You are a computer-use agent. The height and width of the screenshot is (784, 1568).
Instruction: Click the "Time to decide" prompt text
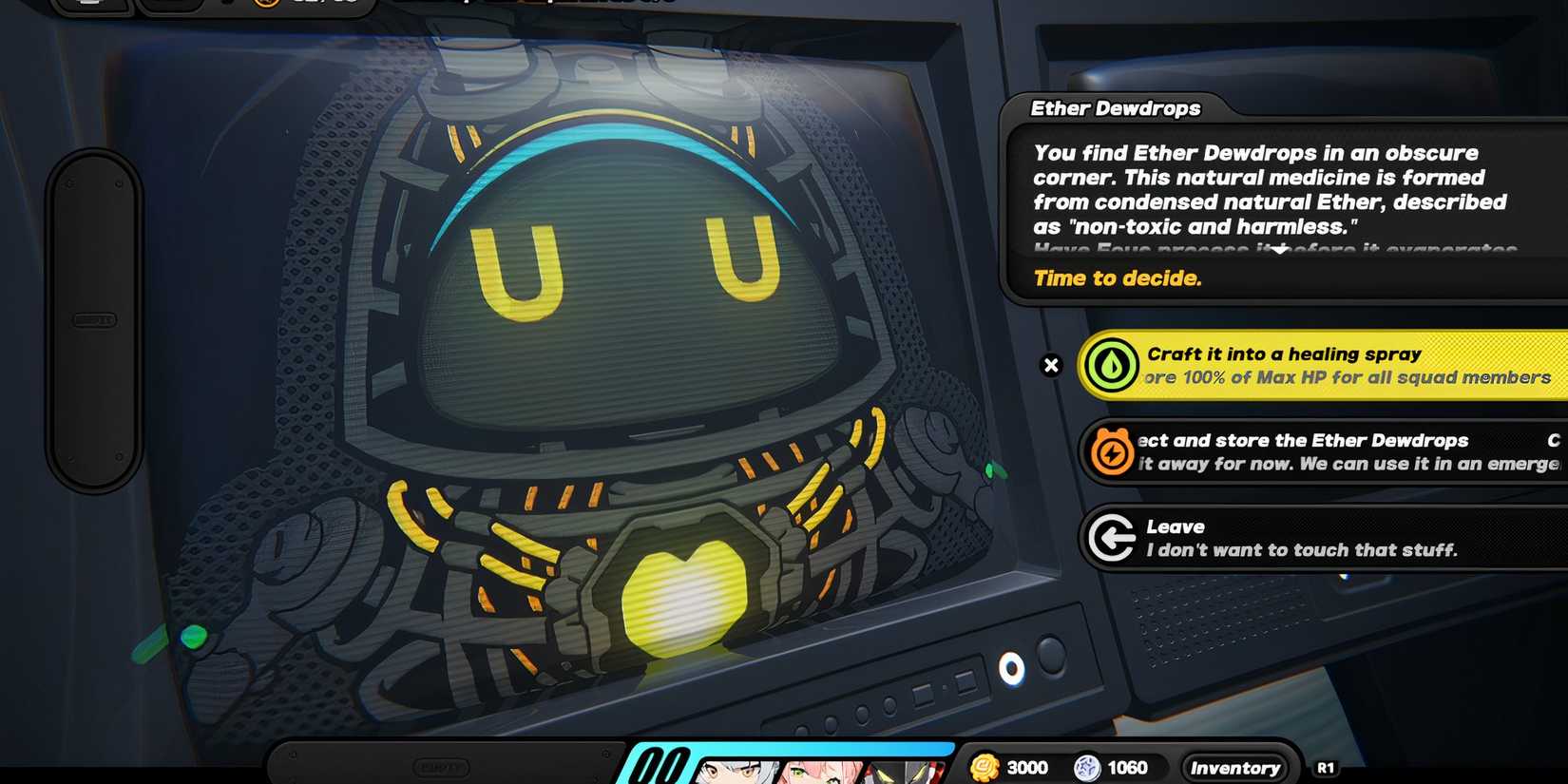coord(1118,277)
